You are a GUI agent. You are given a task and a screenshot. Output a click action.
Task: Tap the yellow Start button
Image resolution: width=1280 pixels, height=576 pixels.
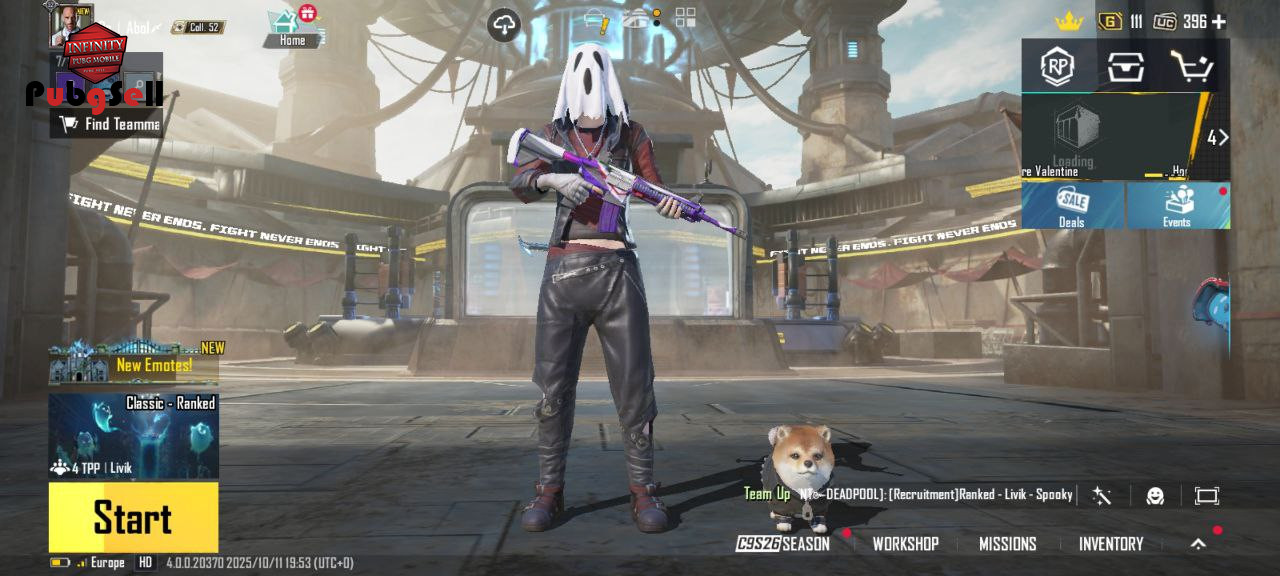(133, 517)
